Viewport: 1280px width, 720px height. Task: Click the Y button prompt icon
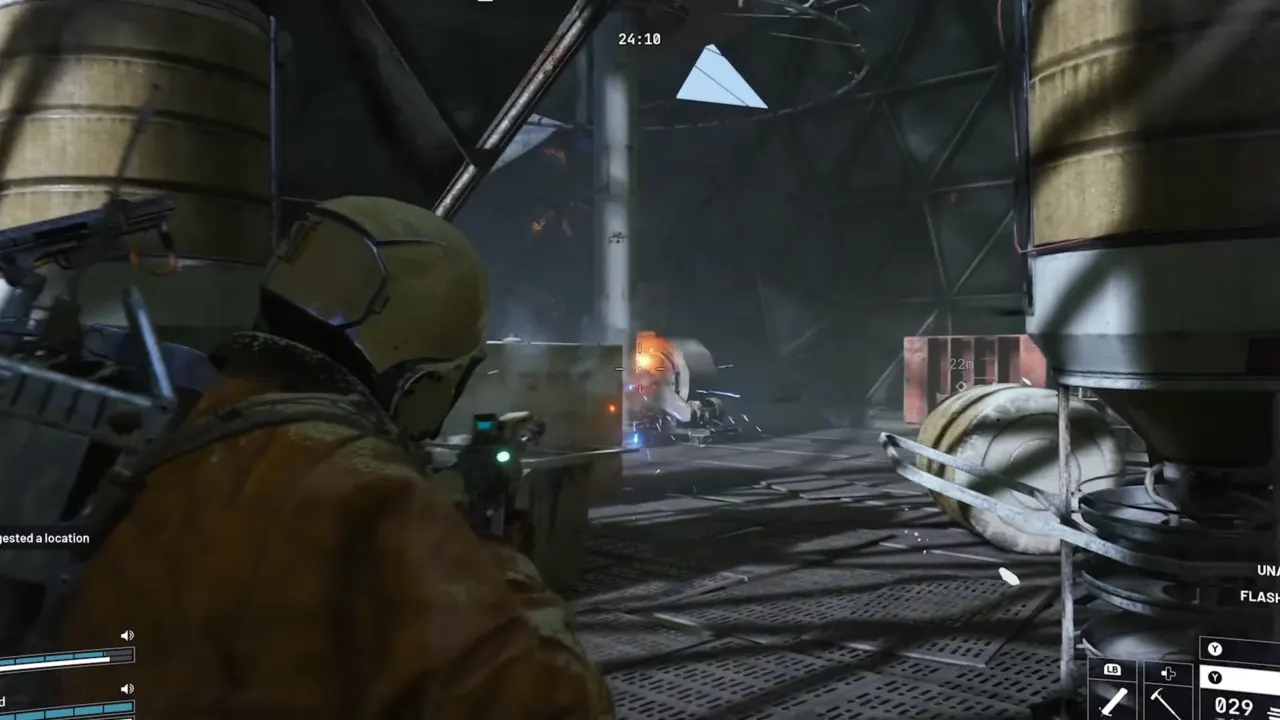point(1216,648)
